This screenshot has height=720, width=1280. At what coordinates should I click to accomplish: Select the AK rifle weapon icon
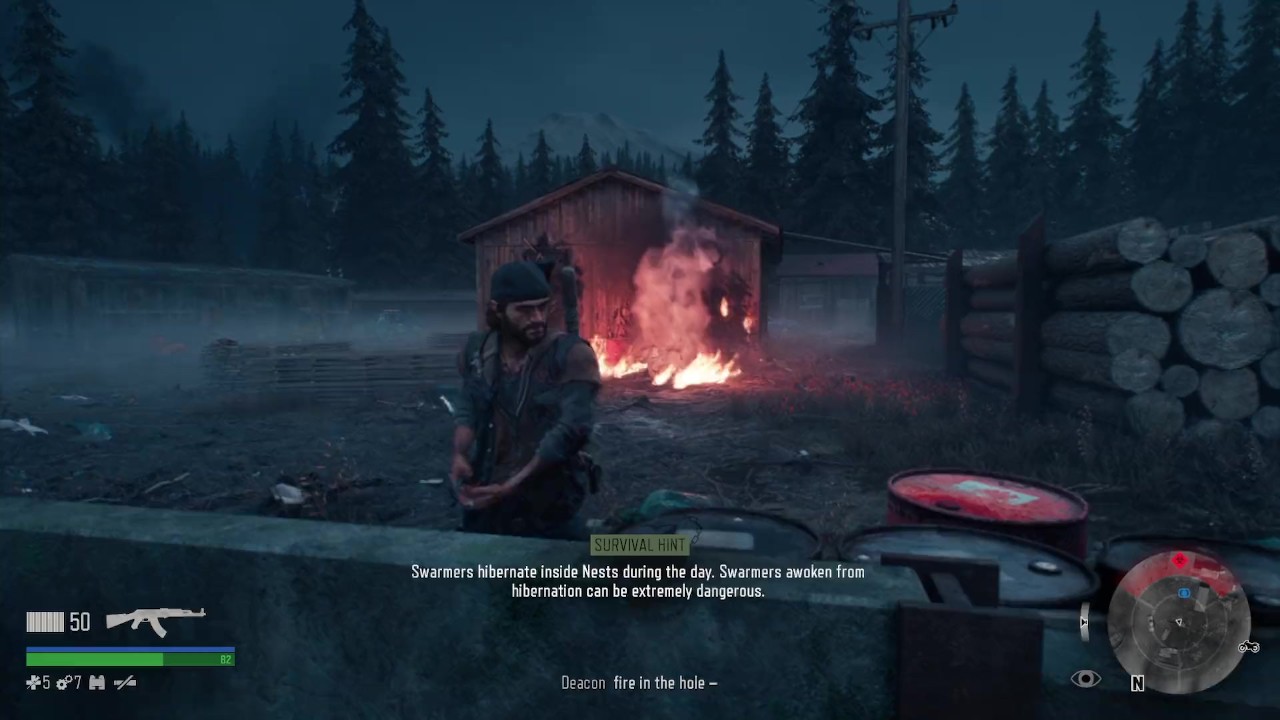click(156, 621)
